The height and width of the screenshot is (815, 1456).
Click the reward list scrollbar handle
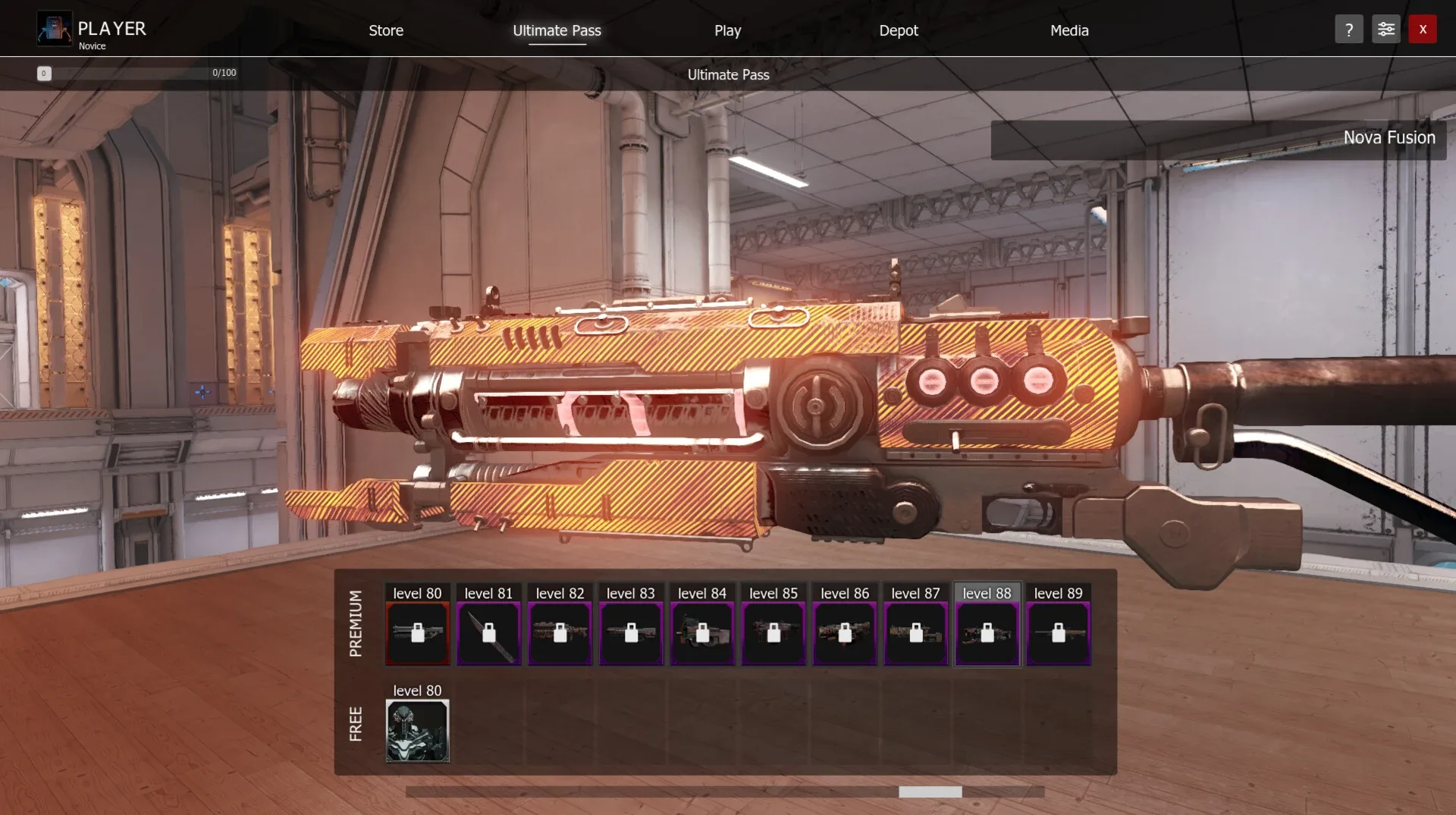point(930,791)
